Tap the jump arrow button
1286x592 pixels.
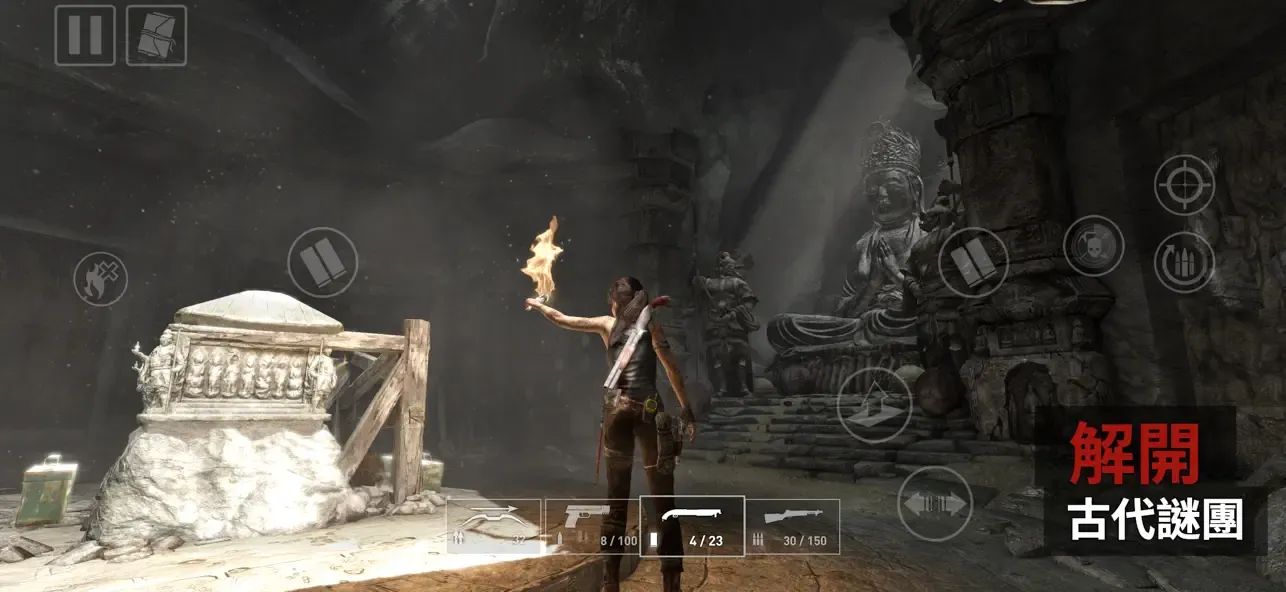pos(874,405)
